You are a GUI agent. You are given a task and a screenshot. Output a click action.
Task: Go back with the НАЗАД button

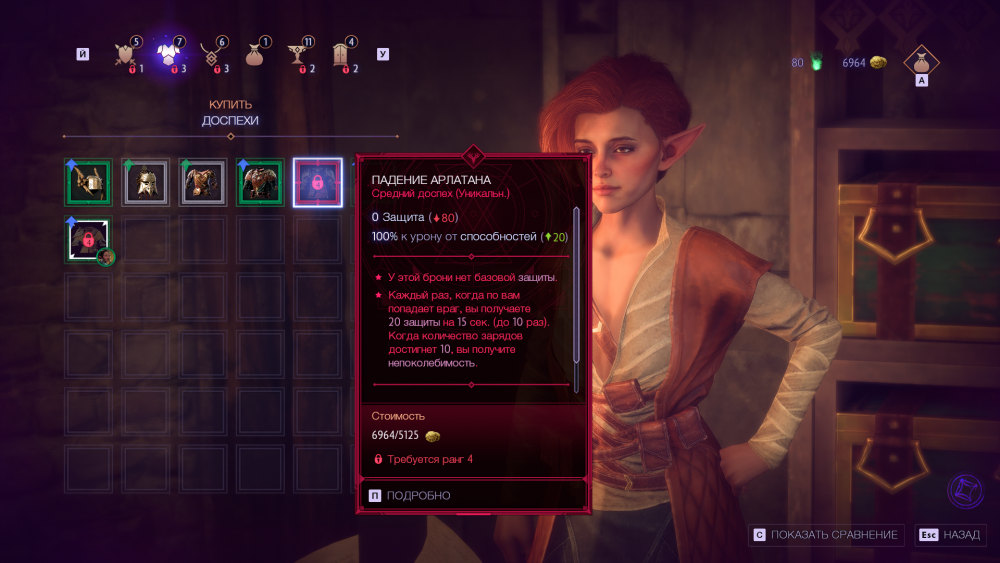tap(950, 535)
